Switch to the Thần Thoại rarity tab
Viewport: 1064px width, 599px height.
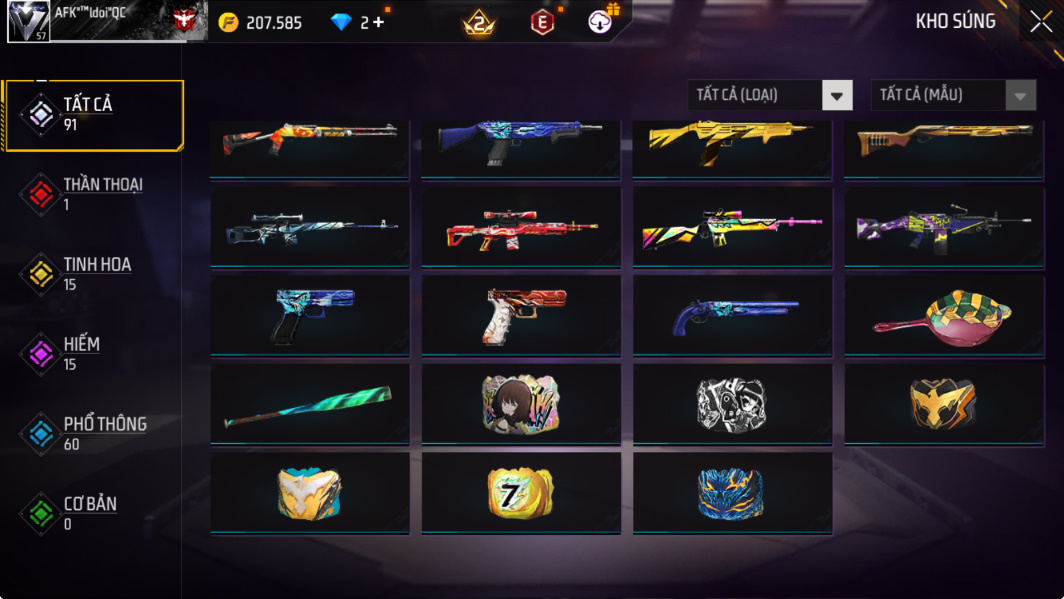95,194
